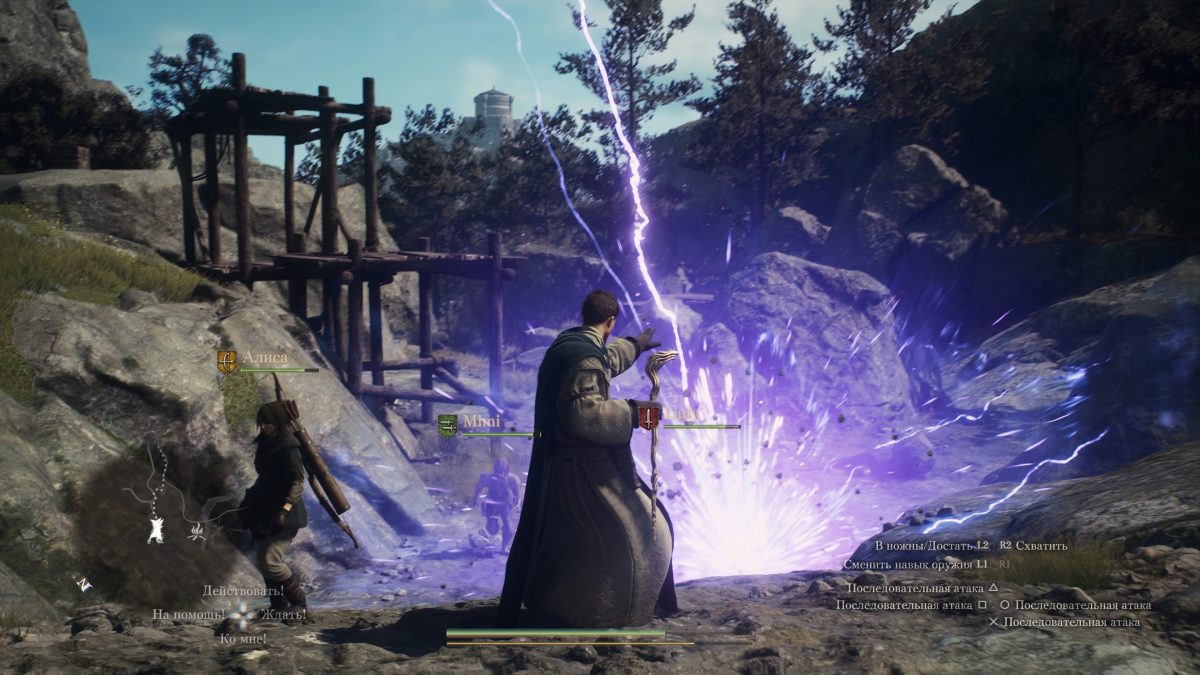Issue the "Ждать!" pawn command
The image size is (1200, 675).
tap(284, 614)
